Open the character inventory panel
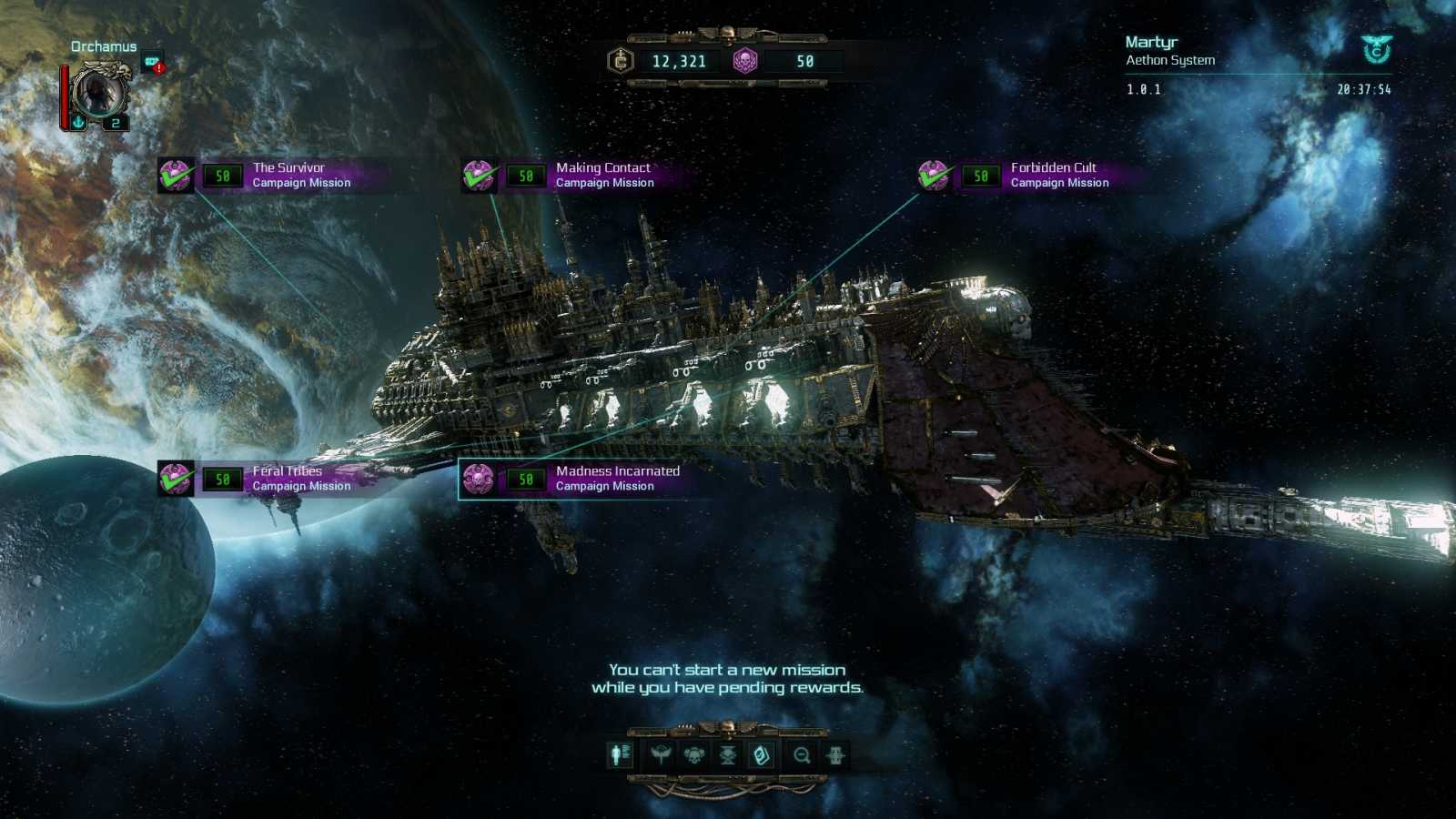 tap(620, 754)
